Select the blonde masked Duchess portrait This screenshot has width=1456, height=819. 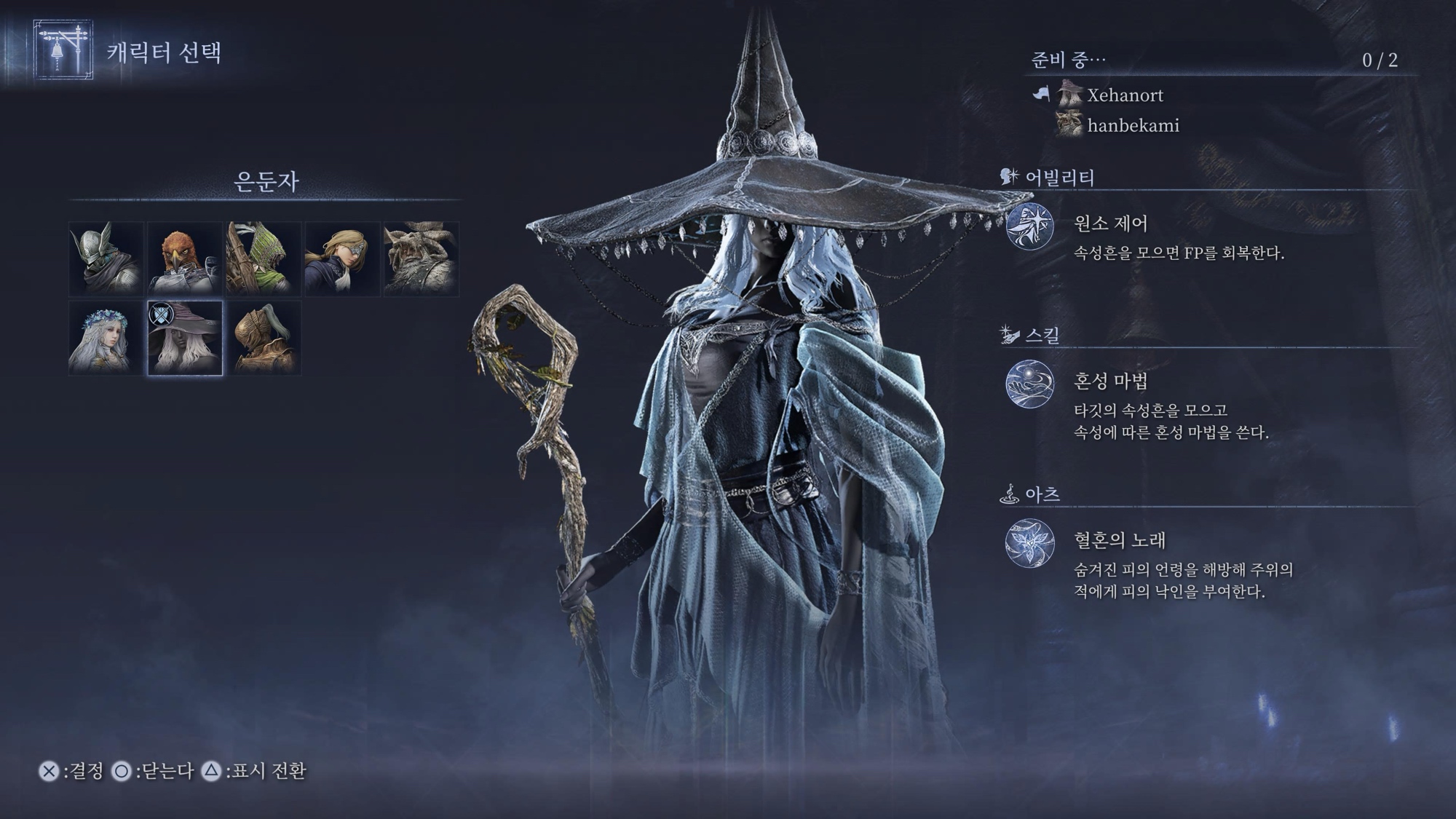(342, 259)
